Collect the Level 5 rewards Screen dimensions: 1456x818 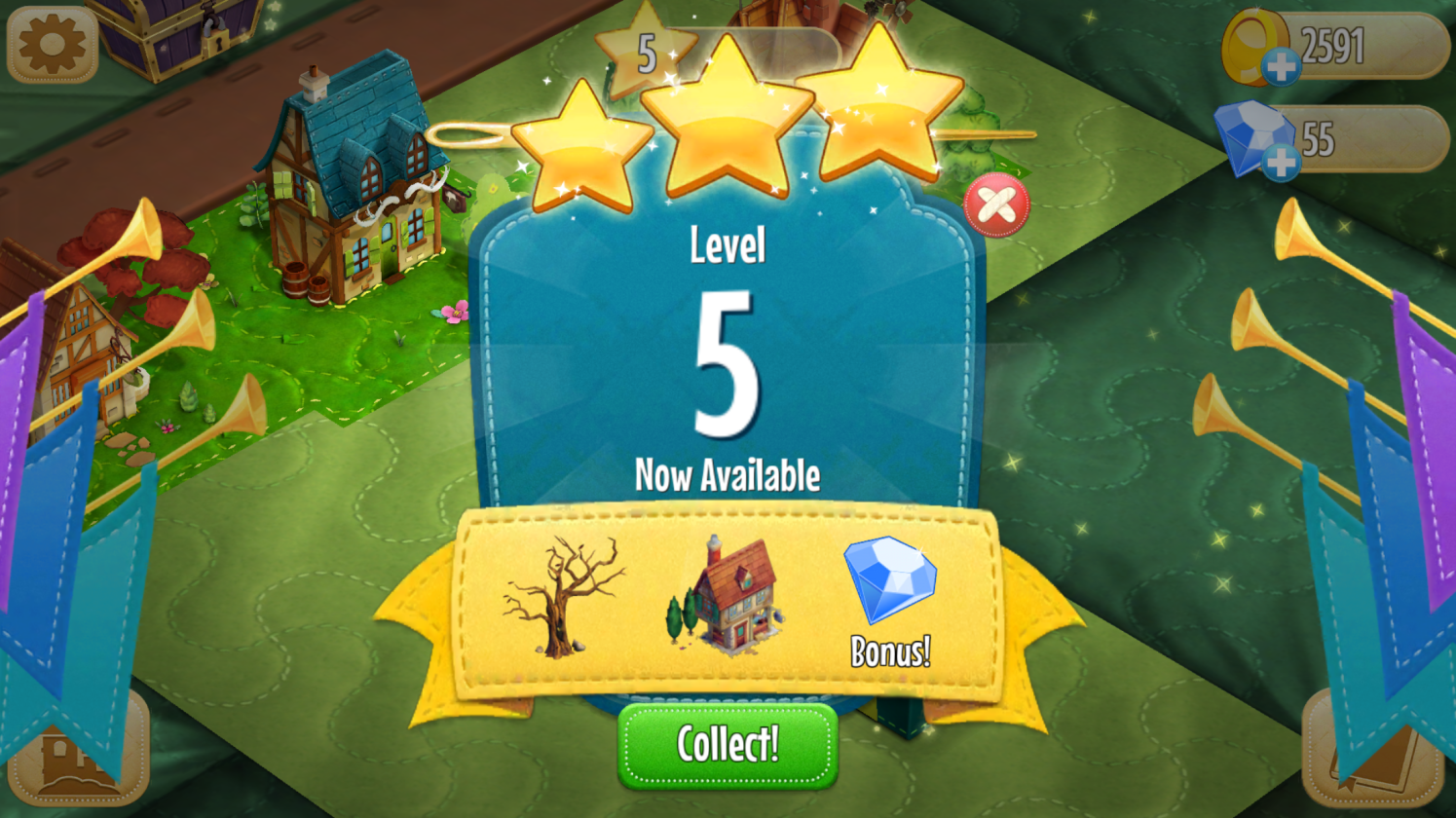728,745
